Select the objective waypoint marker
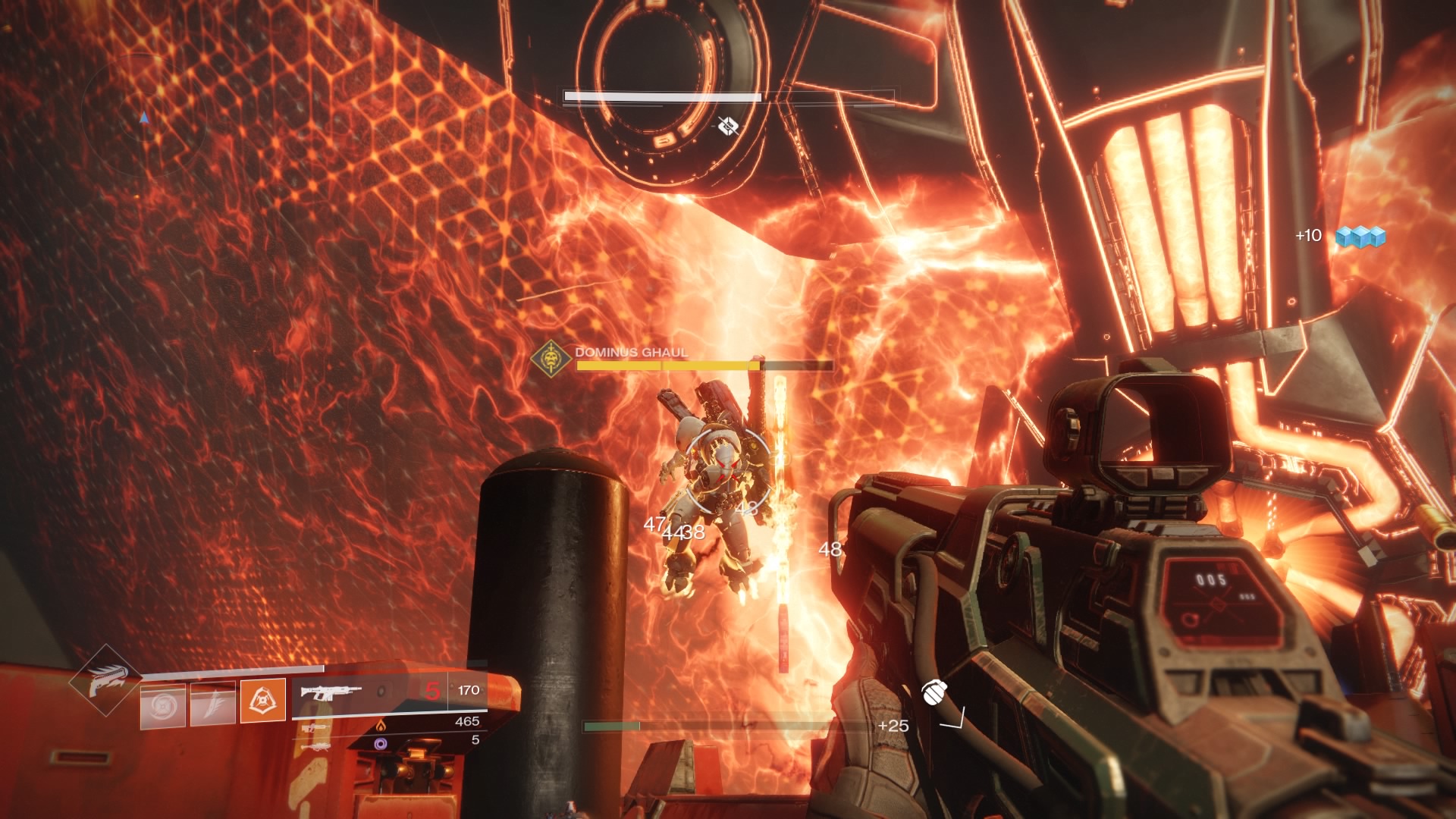 728,126
